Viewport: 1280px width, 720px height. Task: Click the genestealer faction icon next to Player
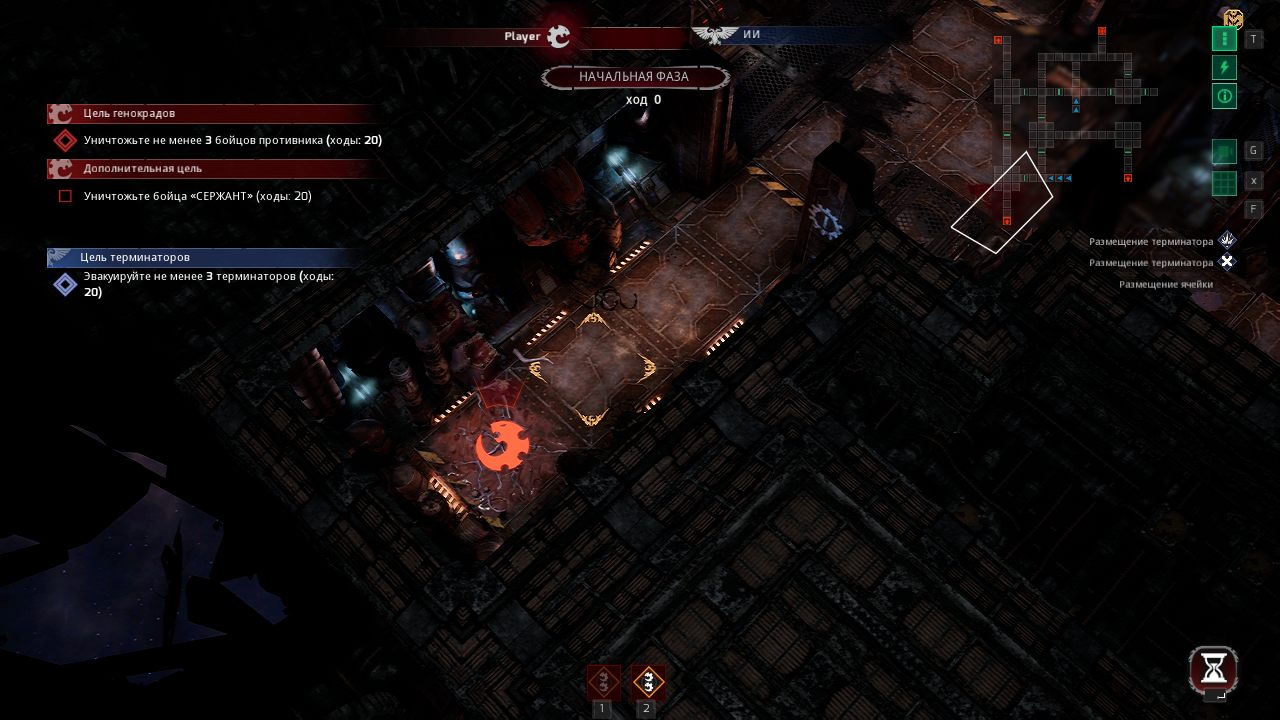(559, 36)
